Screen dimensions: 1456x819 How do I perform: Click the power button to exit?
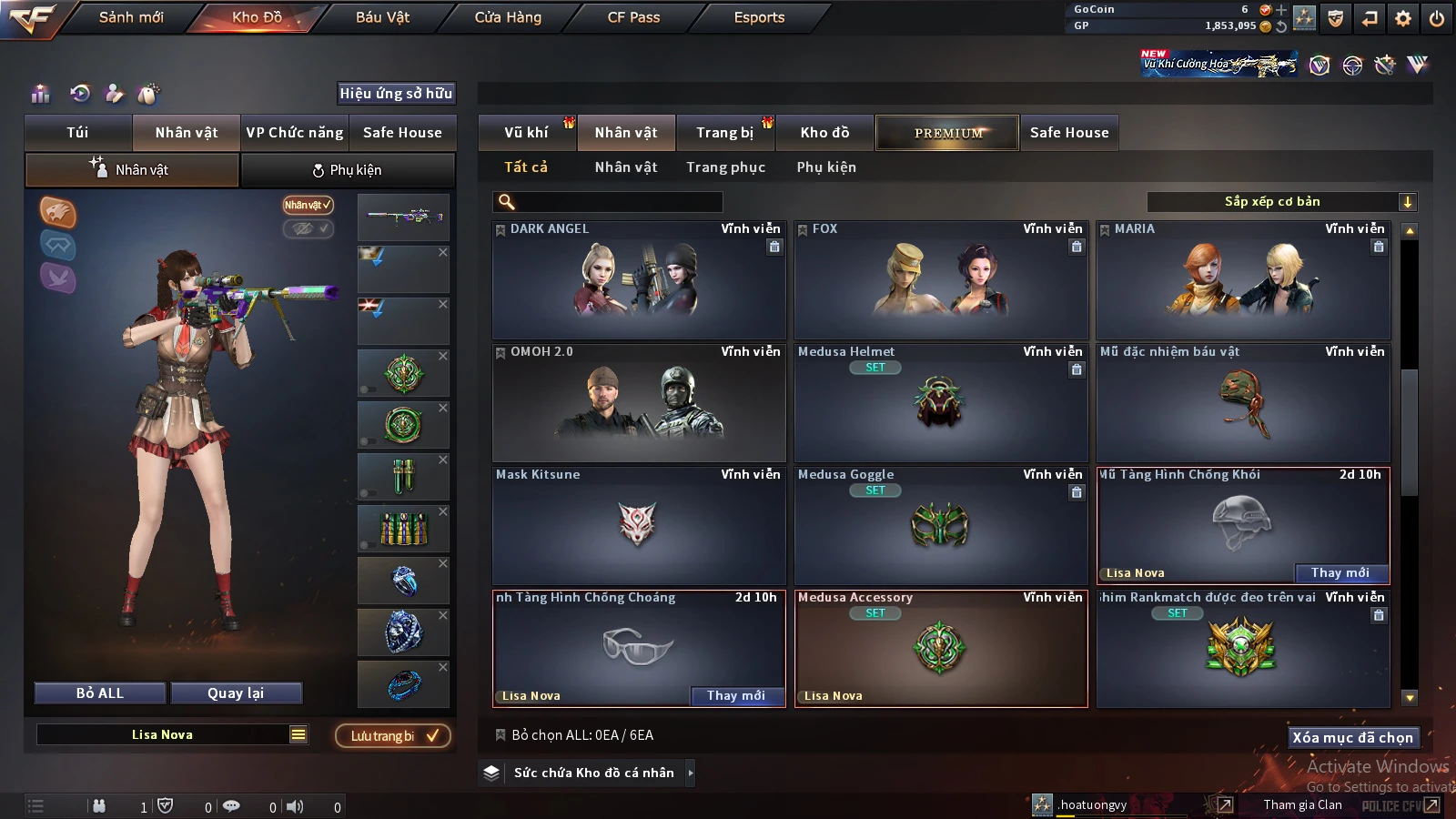(x=1436, y=18)
